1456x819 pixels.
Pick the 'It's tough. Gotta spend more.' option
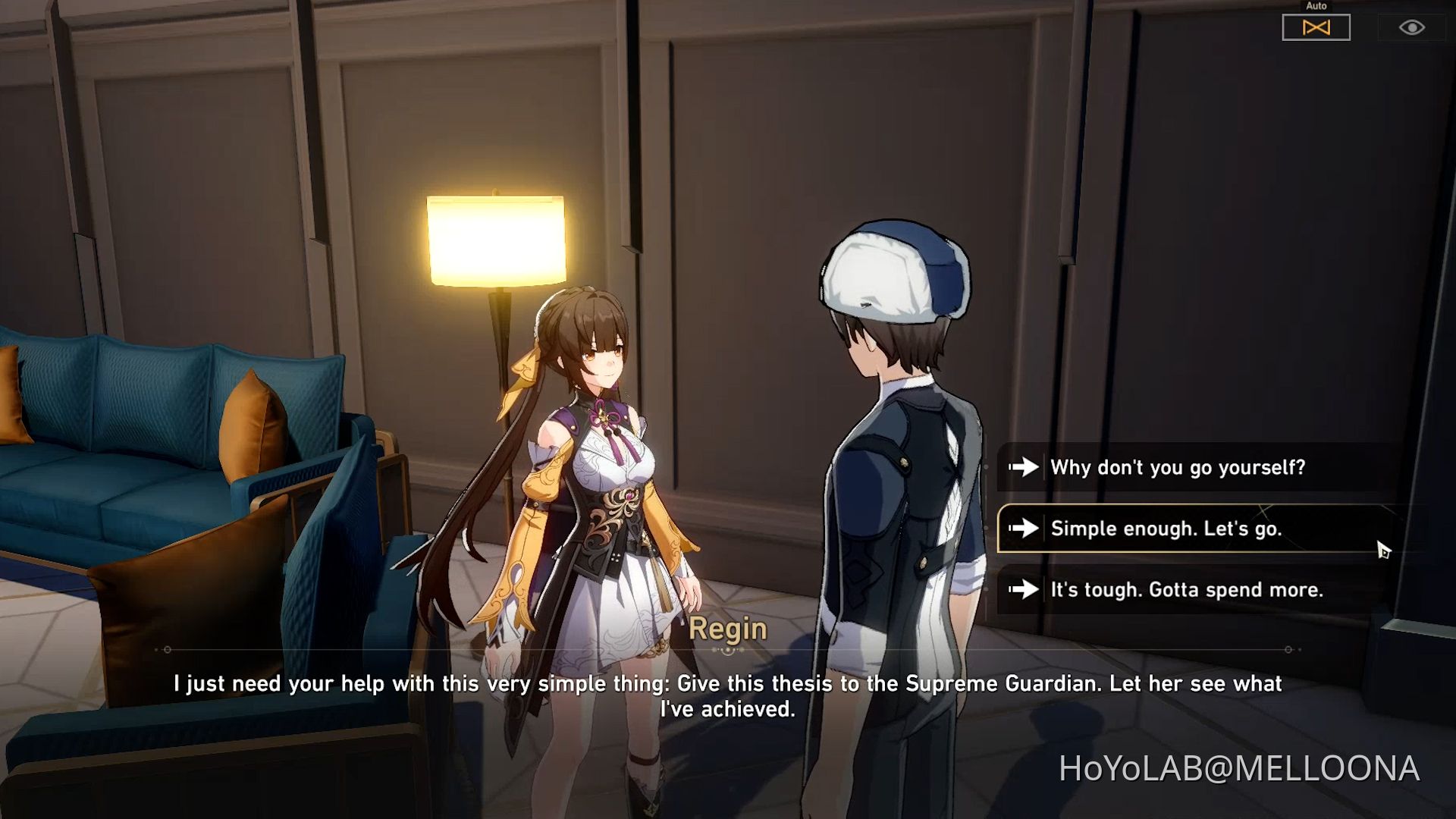click(x=1187, y=590)
